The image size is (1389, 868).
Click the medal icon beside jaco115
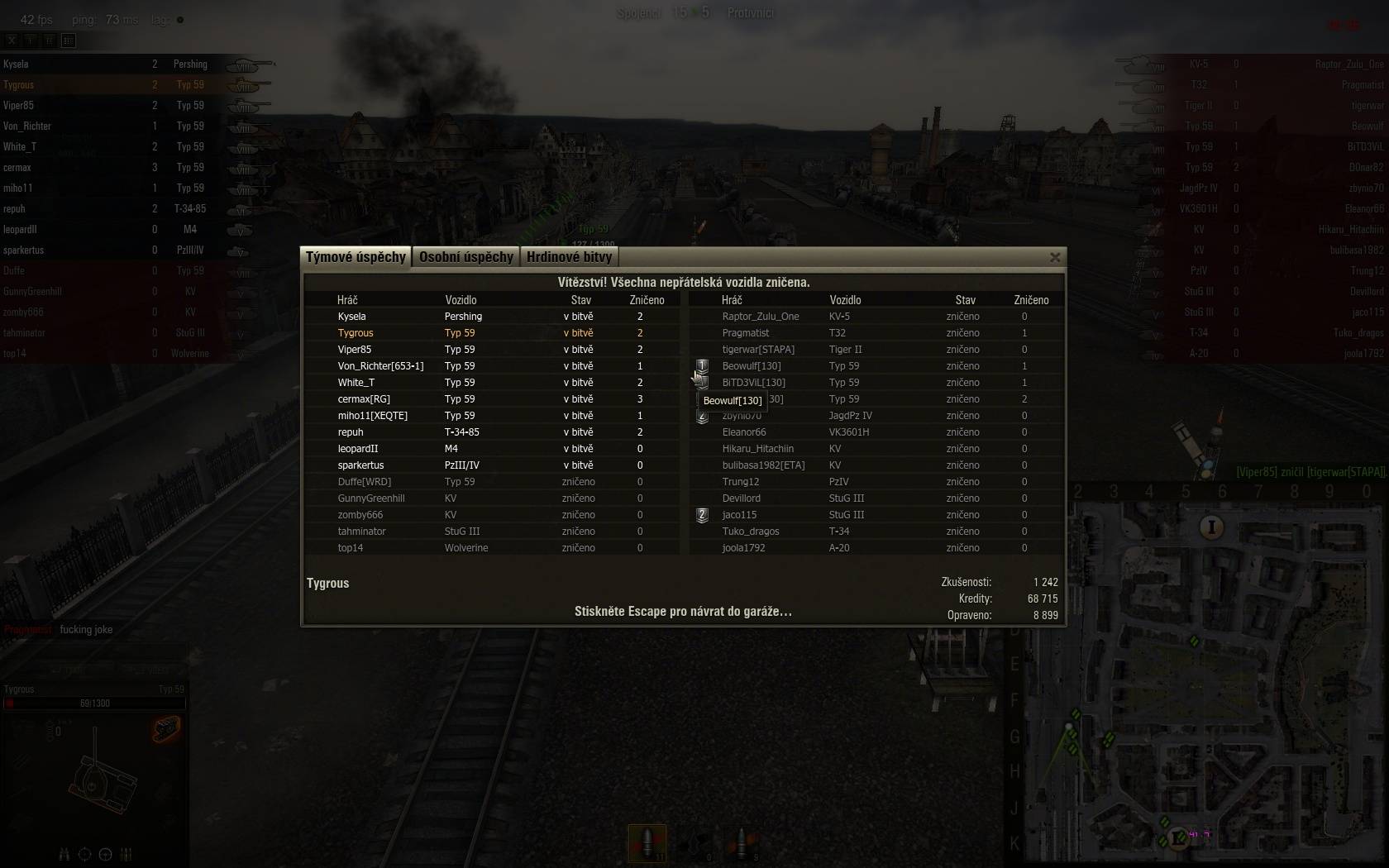[702, 515]
